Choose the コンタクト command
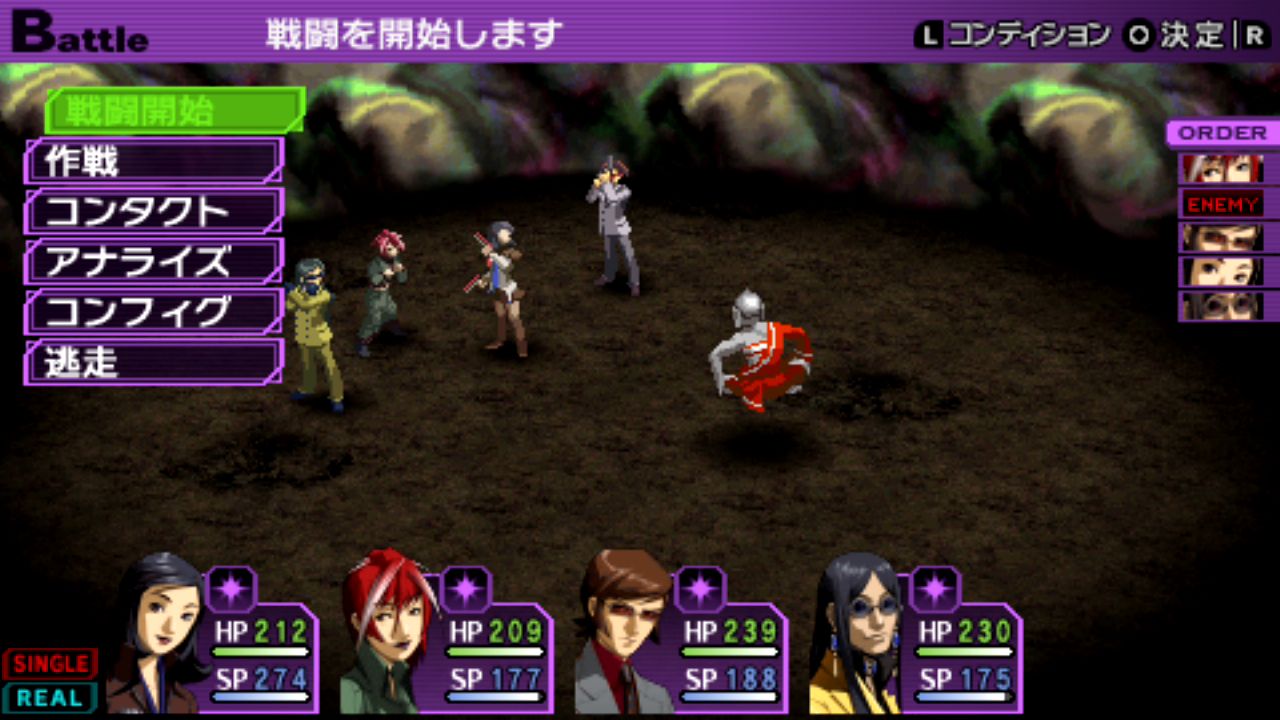The image size is (1280, 720). click(x=155, y=211)
